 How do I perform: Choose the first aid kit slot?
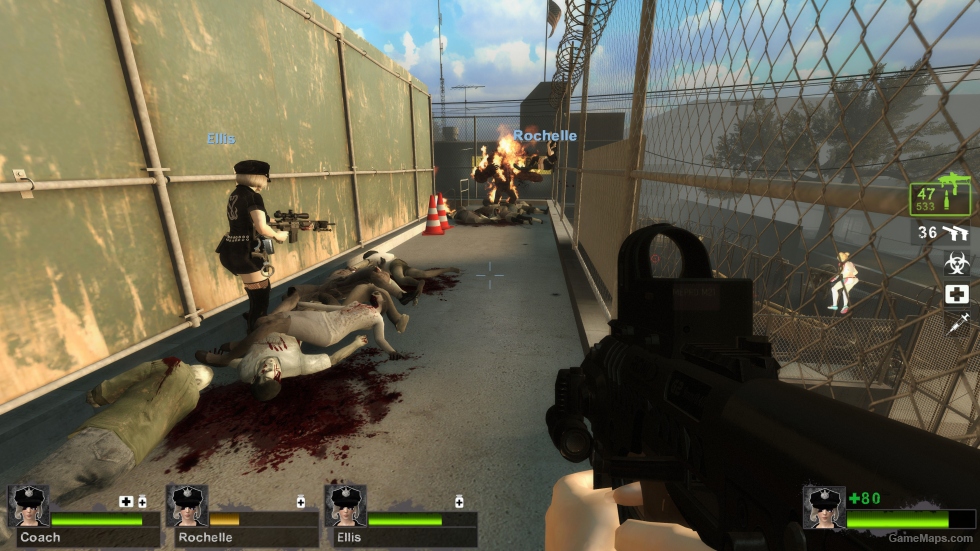(x=957, y=294)
